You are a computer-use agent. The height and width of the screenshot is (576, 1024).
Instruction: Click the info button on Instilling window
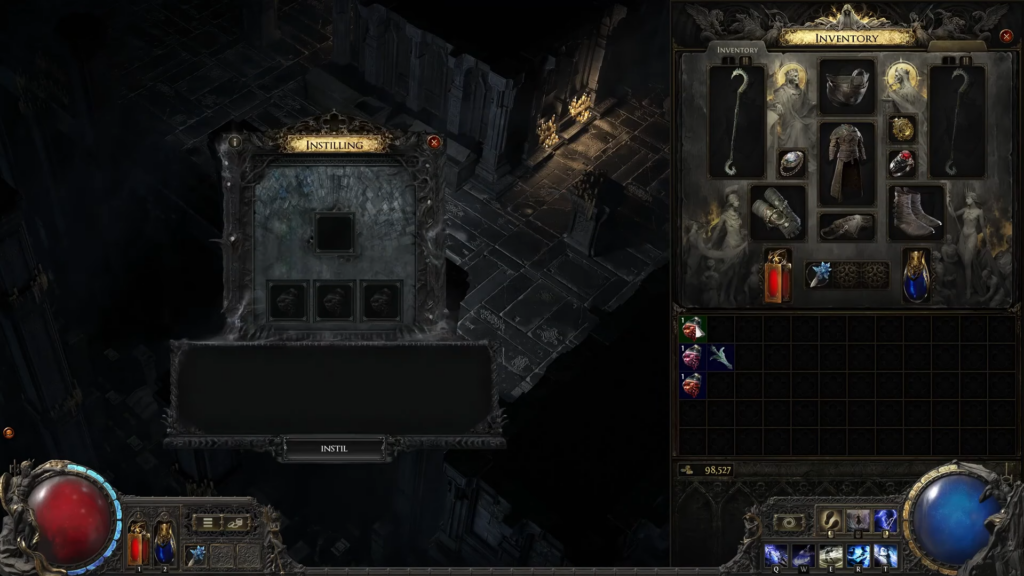point(235,142)
